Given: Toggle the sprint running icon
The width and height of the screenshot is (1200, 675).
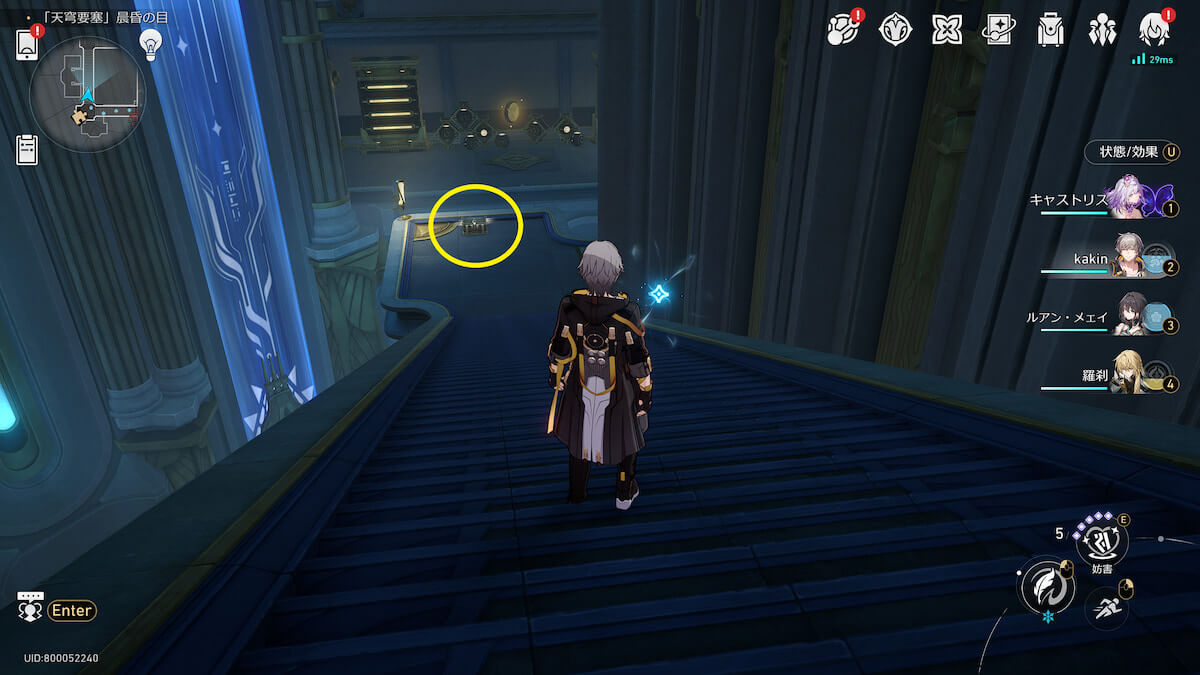Looking at the screenshot, I should [1106, 607].
